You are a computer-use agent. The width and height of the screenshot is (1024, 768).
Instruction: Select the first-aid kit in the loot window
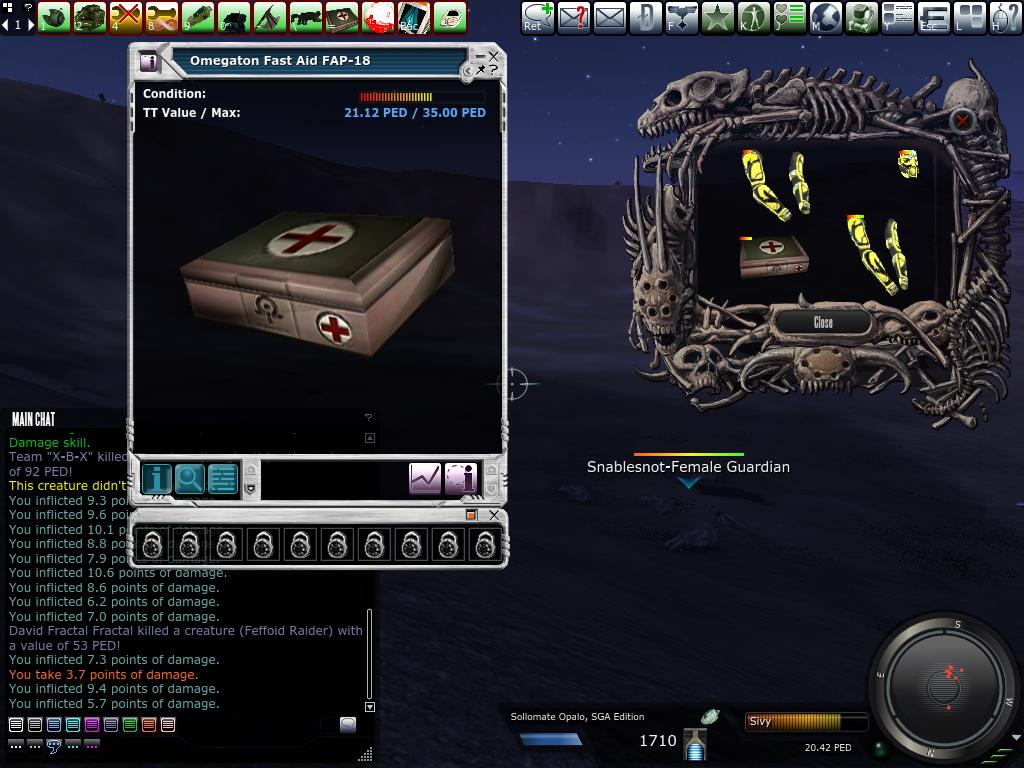pyautogui.click(x=773, y=256)
